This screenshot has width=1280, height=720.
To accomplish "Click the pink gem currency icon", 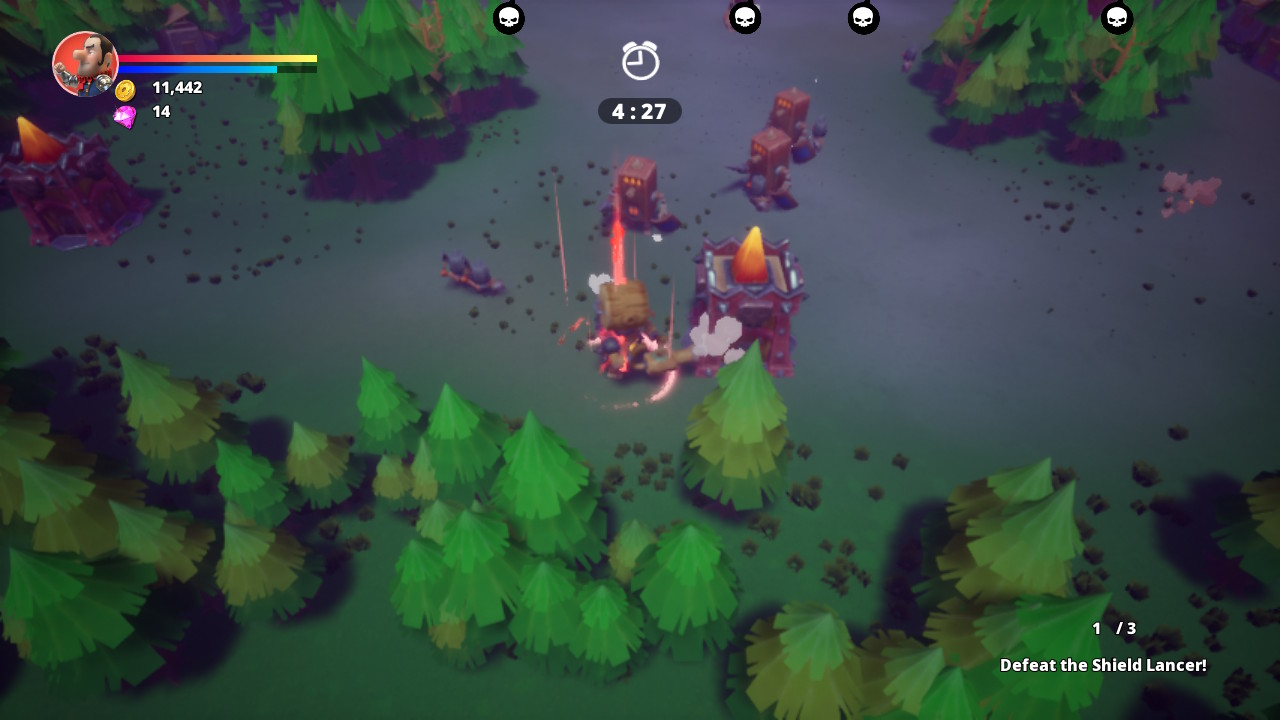I will (126, 113).
